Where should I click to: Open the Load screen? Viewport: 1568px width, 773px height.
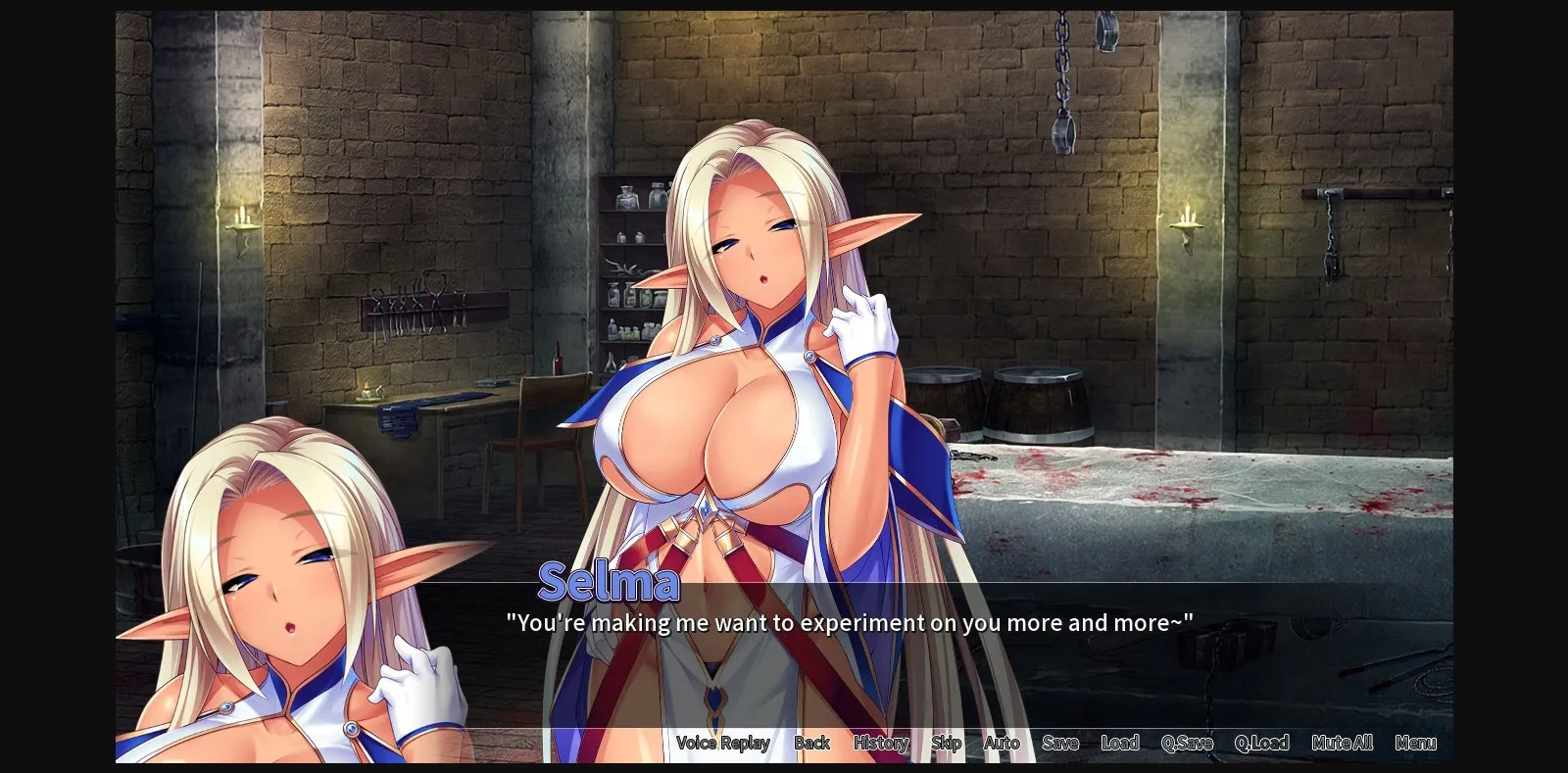click(x=1119, y=743)
